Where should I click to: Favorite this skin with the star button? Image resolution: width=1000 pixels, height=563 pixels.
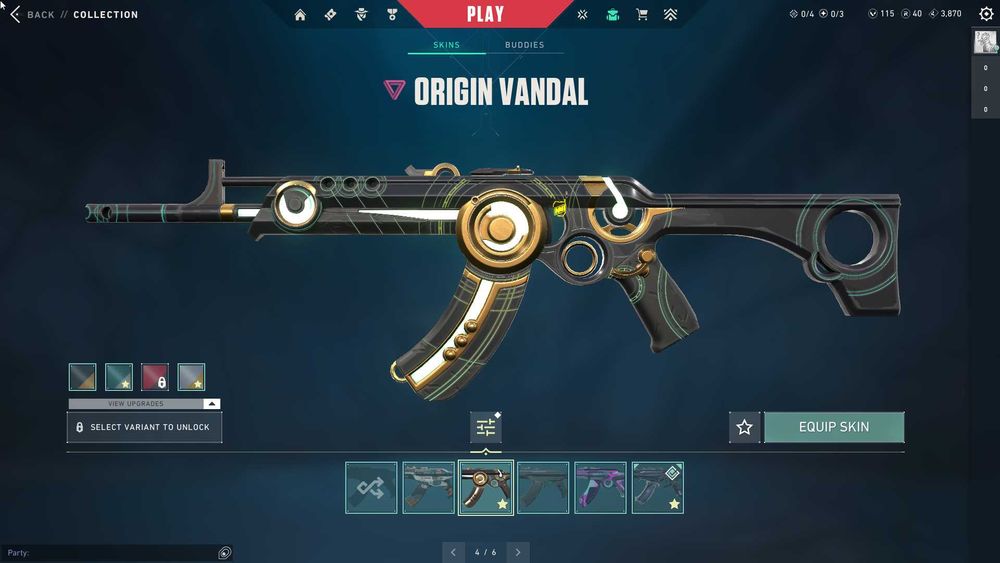[744, 428]
